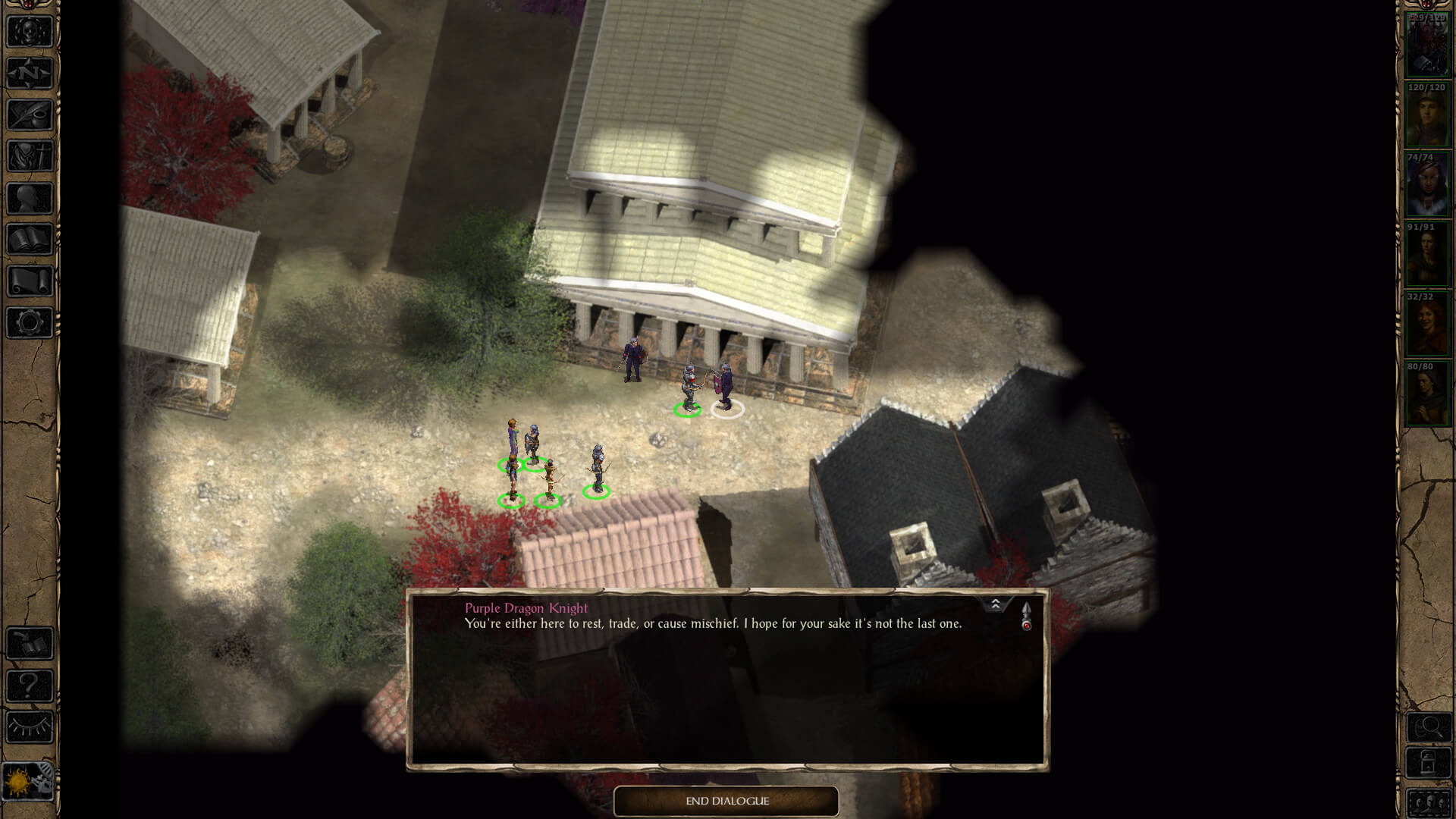This screenshot has width=1456, height=819.
Task: Open the priest scroll icon
Action: click(30, 281)
